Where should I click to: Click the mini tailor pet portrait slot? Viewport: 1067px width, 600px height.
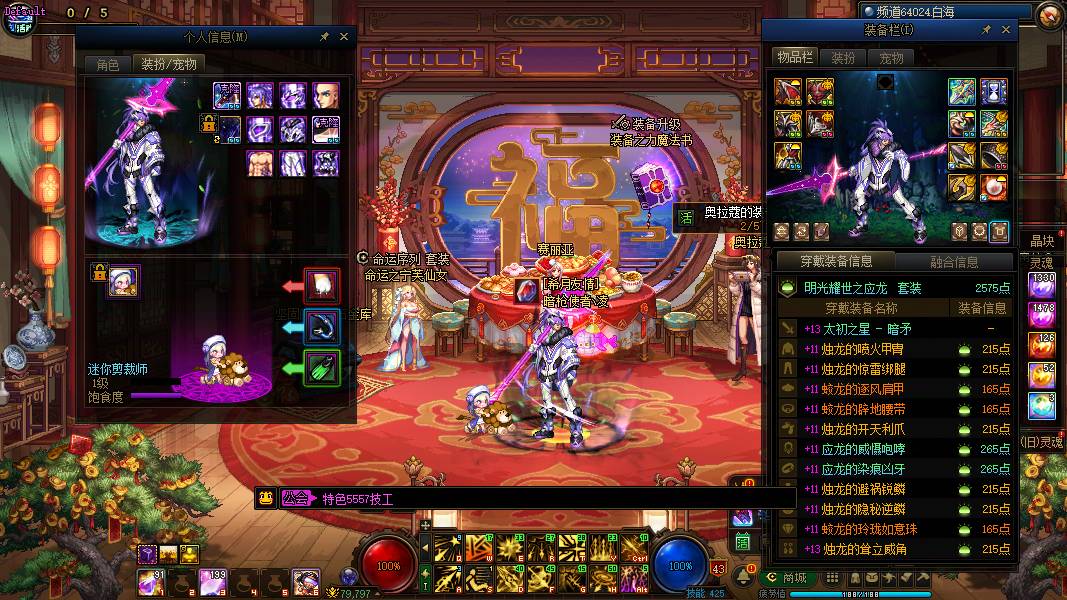[x=124, y=282]
